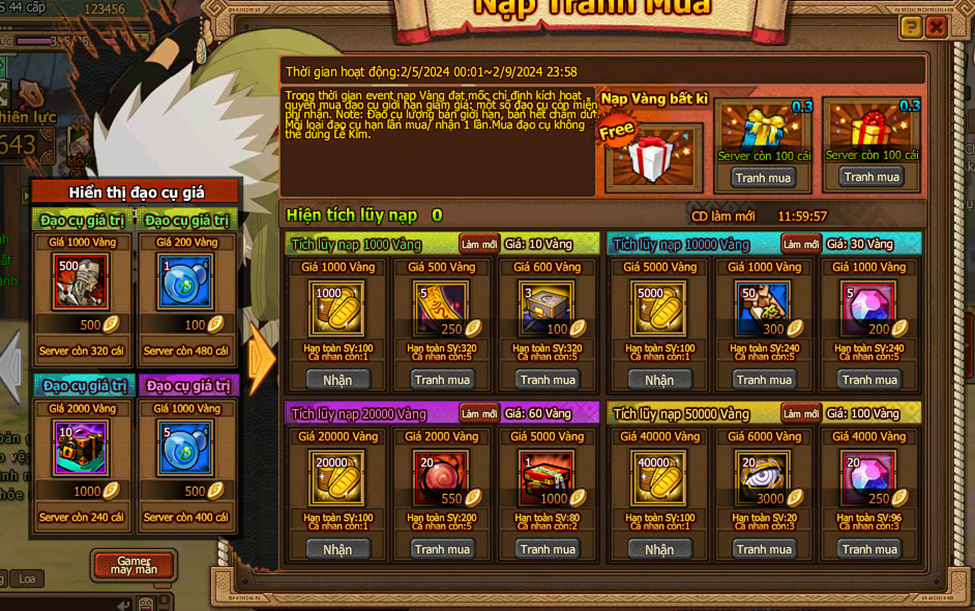Click Làm mới on the 50000 Vàng tier
Viewport: 975px width, 611px height.
point(800,414)
